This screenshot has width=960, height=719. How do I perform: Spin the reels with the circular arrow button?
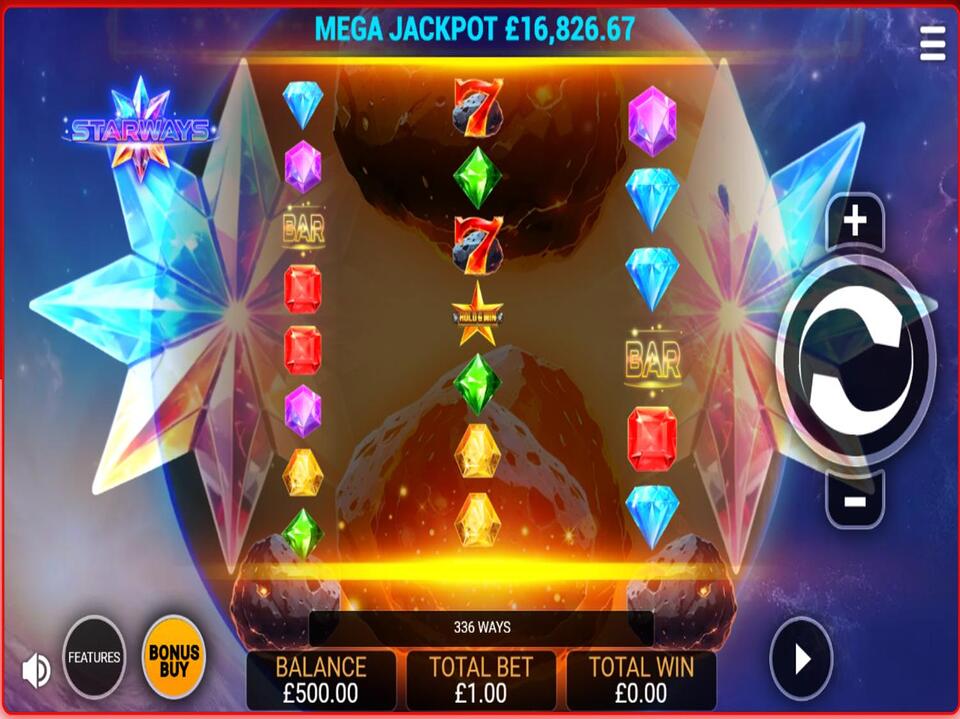pyautogui.click(x=855, y=360)
